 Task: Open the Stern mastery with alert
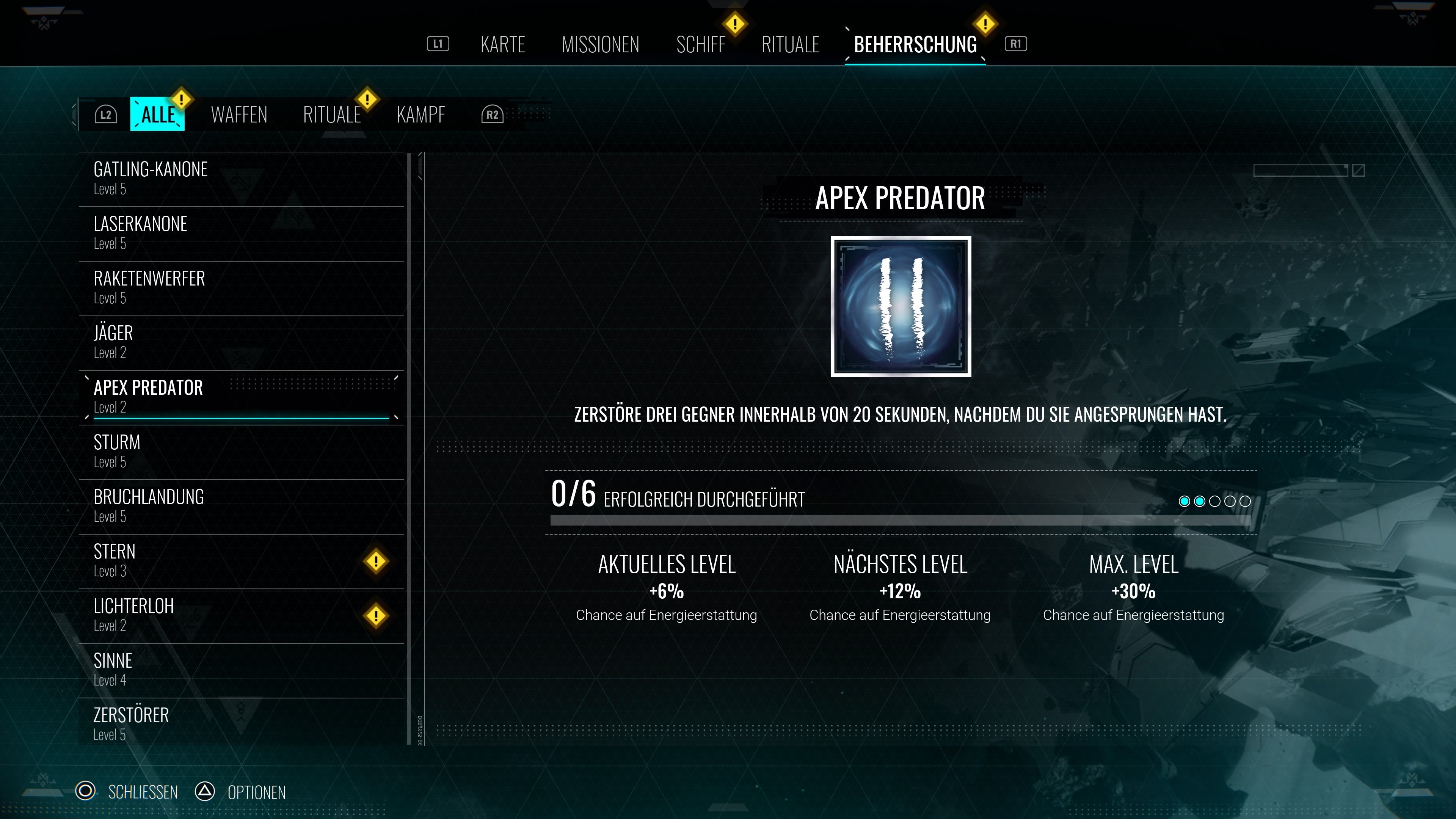click(242, 561)
